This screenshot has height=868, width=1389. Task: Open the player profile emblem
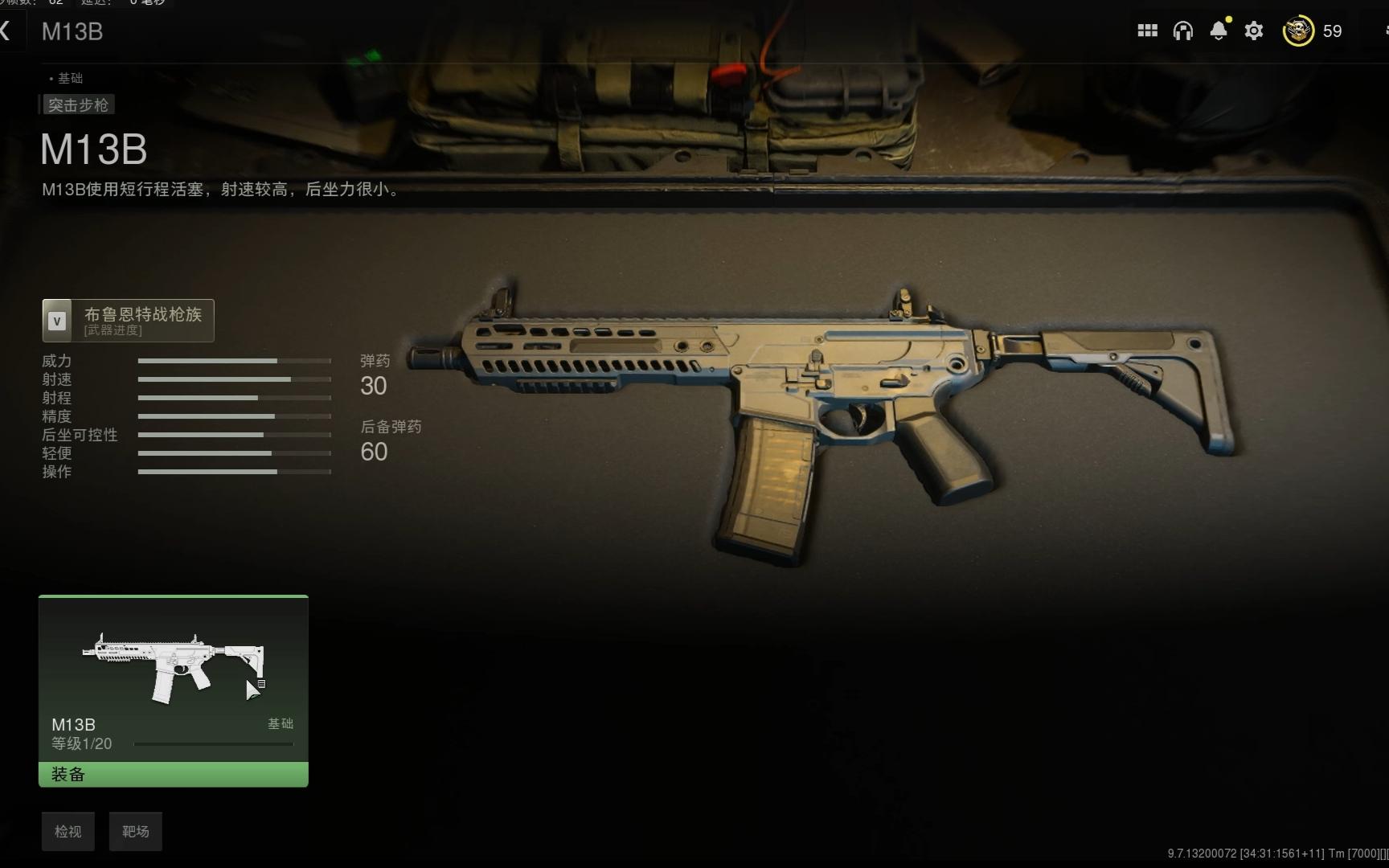1297,31
